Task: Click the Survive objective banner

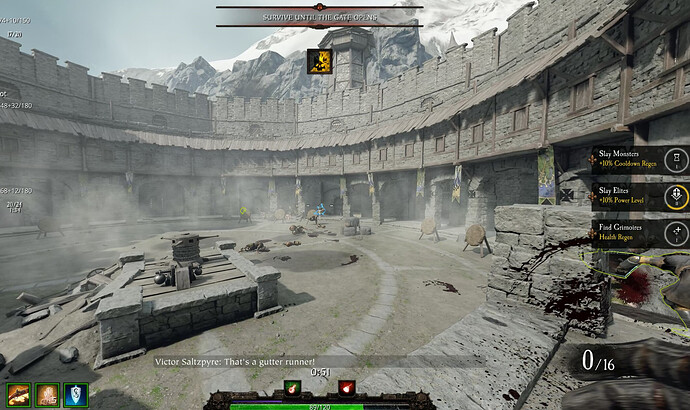Action: coord(319,17)
